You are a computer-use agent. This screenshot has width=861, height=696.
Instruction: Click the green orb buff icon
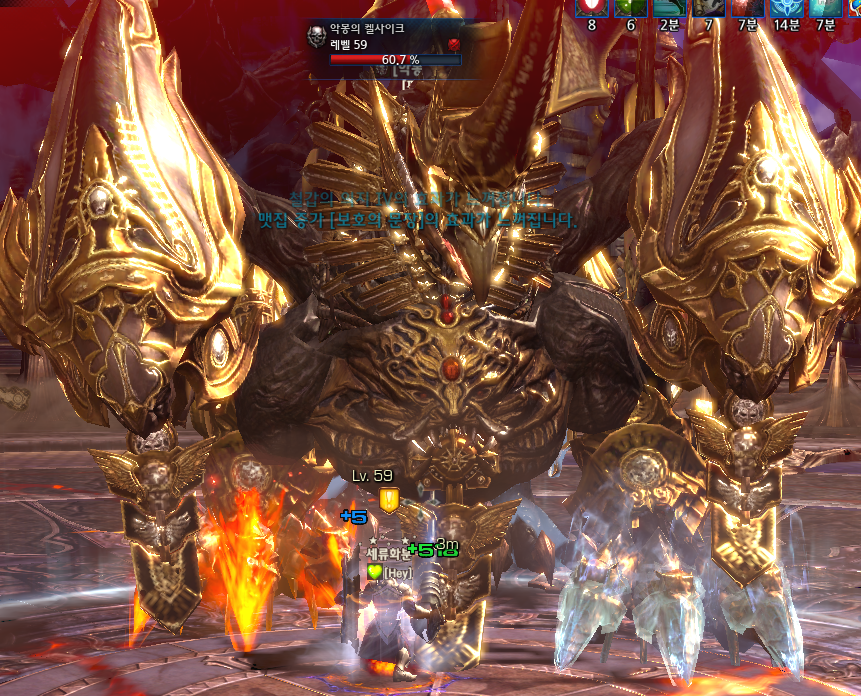click(x=630, y=7)
